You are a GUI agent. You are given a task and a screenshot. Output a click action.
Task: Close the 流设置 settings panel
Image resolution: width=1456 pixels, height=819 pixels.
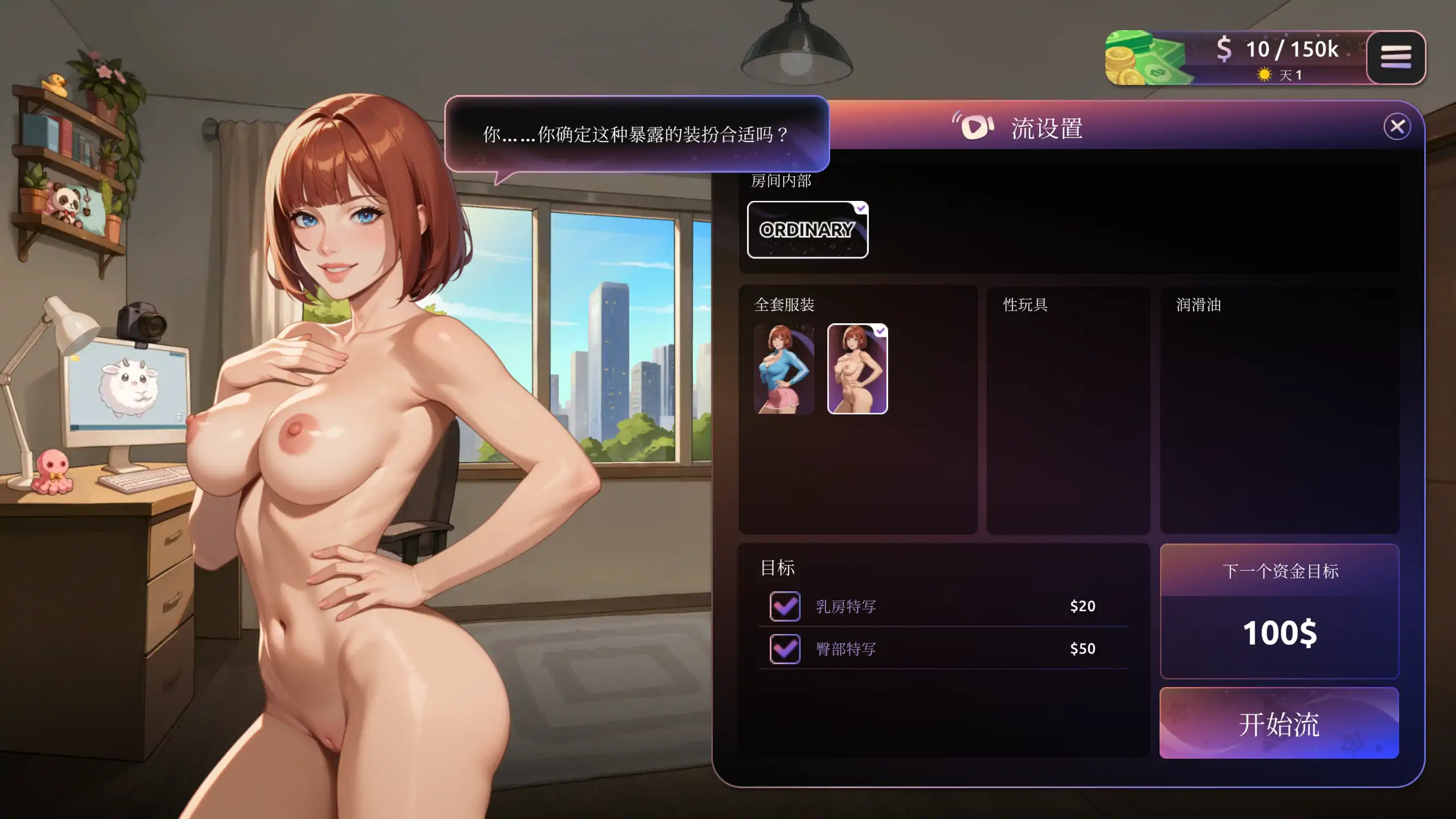[x=1398, y=126]
